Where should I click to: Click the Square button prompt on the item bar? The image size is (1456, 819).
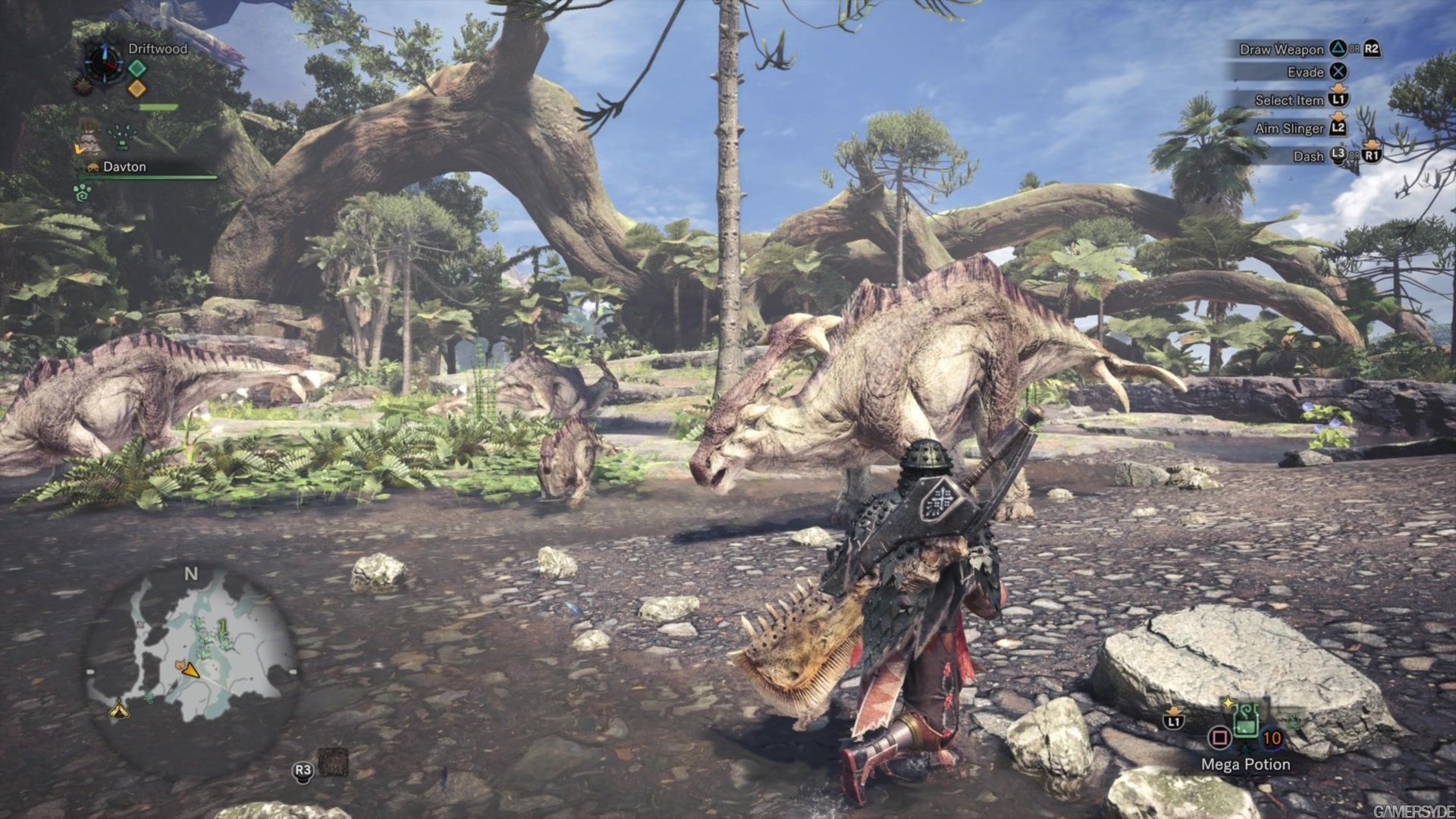tap(1220, 738)
